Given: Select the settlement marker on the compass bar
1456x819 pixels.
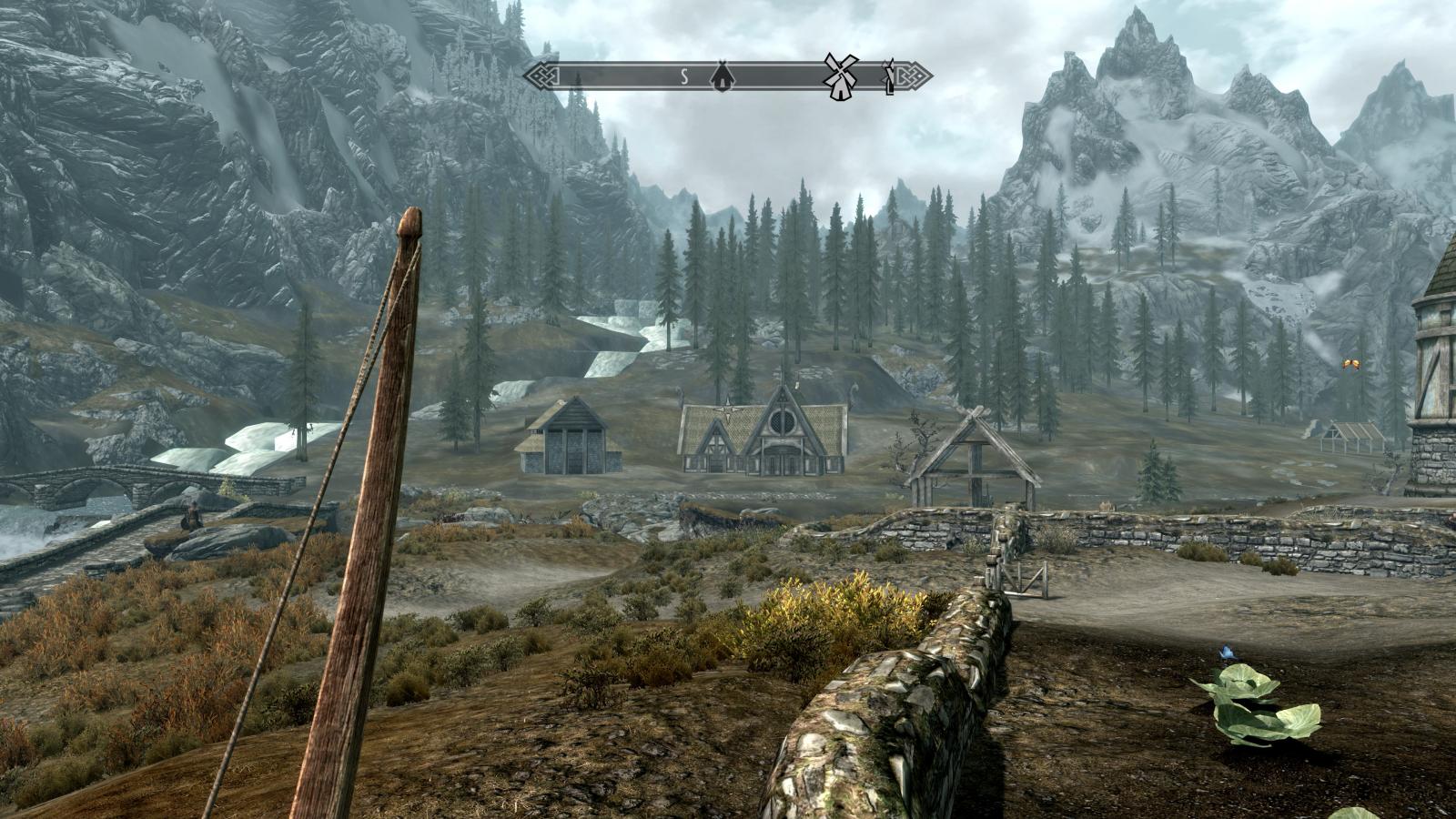Looking at the screenshot, I should click(721, 76).
